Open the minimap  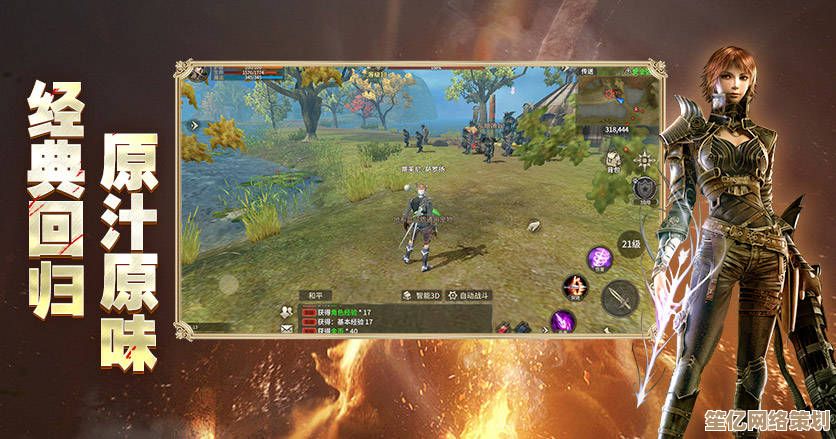(616, 96)
